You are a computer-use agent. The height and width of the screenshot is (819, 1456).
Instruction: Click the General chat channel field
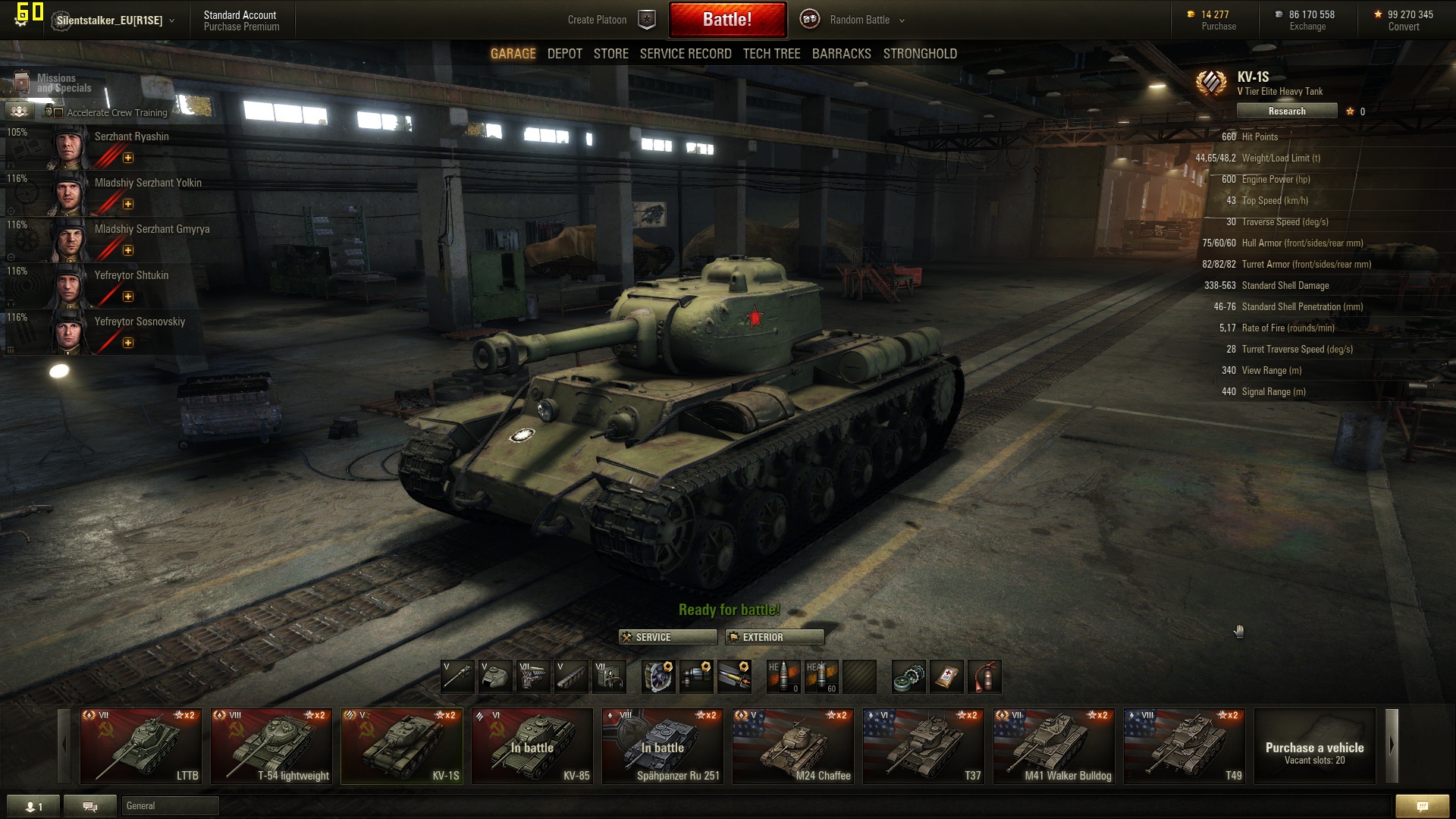click(170, 805)
